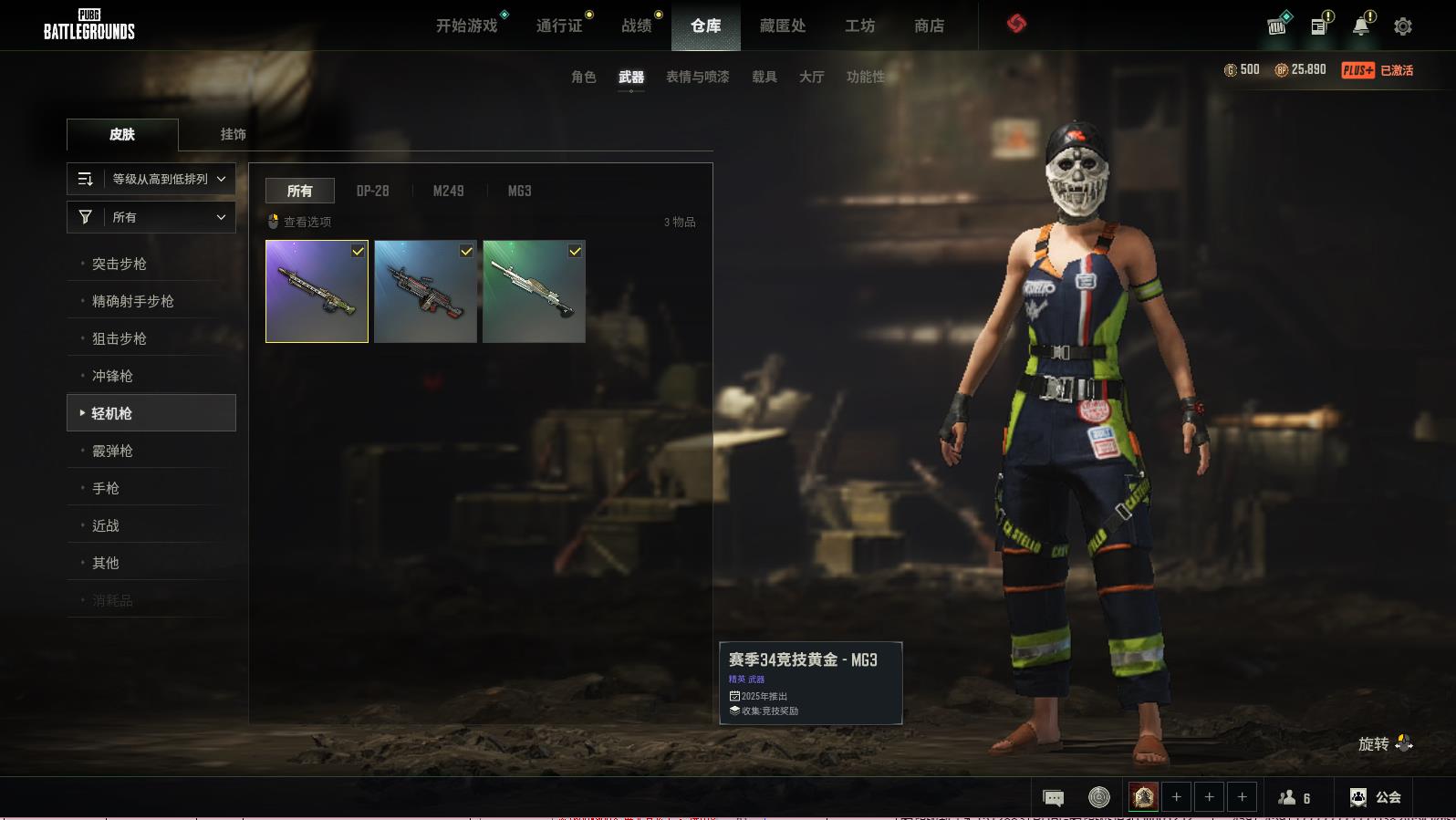Open the 商店 store
Viewport: 1456px width, 820px height.
[x=929, y=26]
